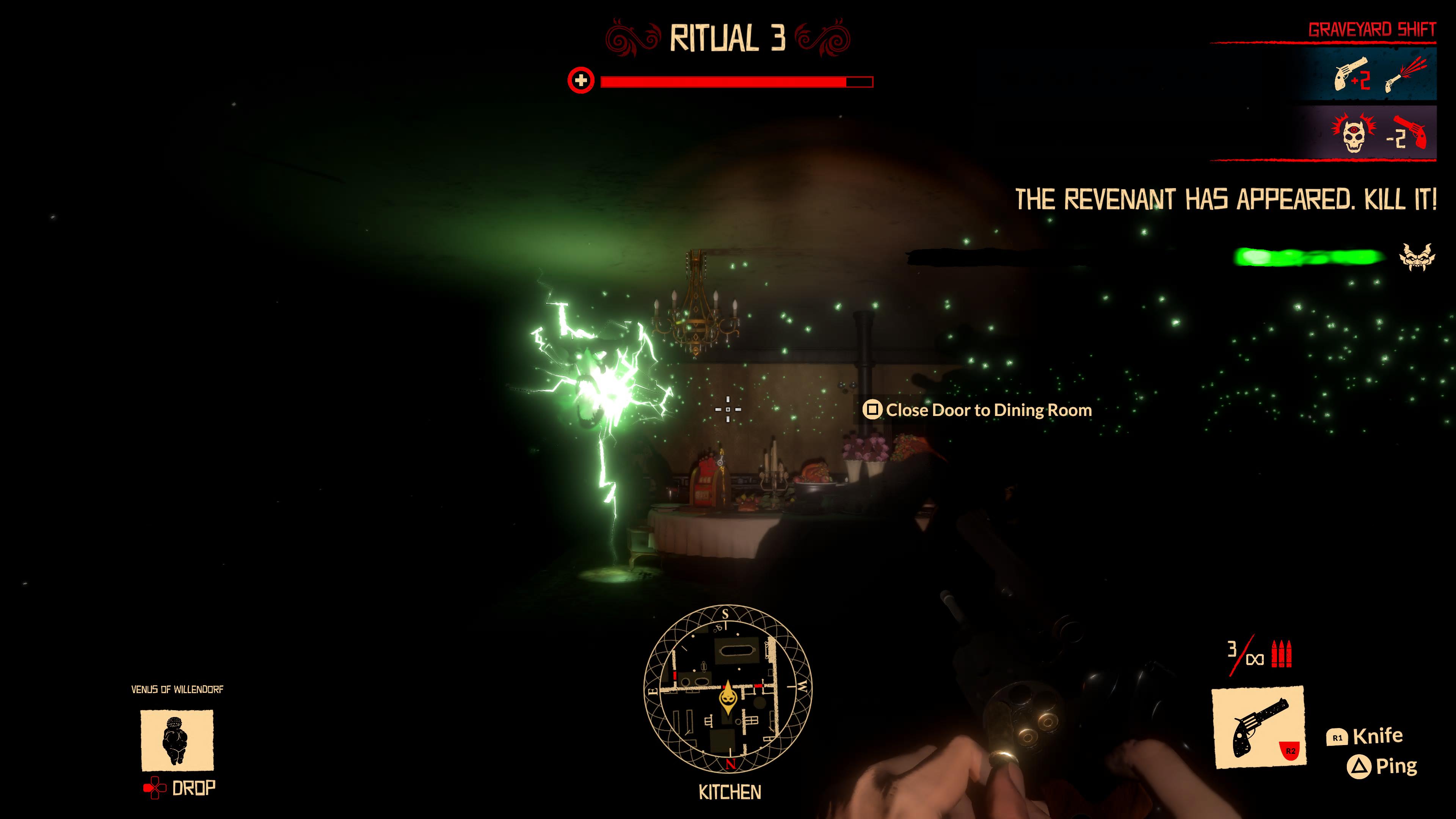Select the Venus of Willendorf item slot

177,740
